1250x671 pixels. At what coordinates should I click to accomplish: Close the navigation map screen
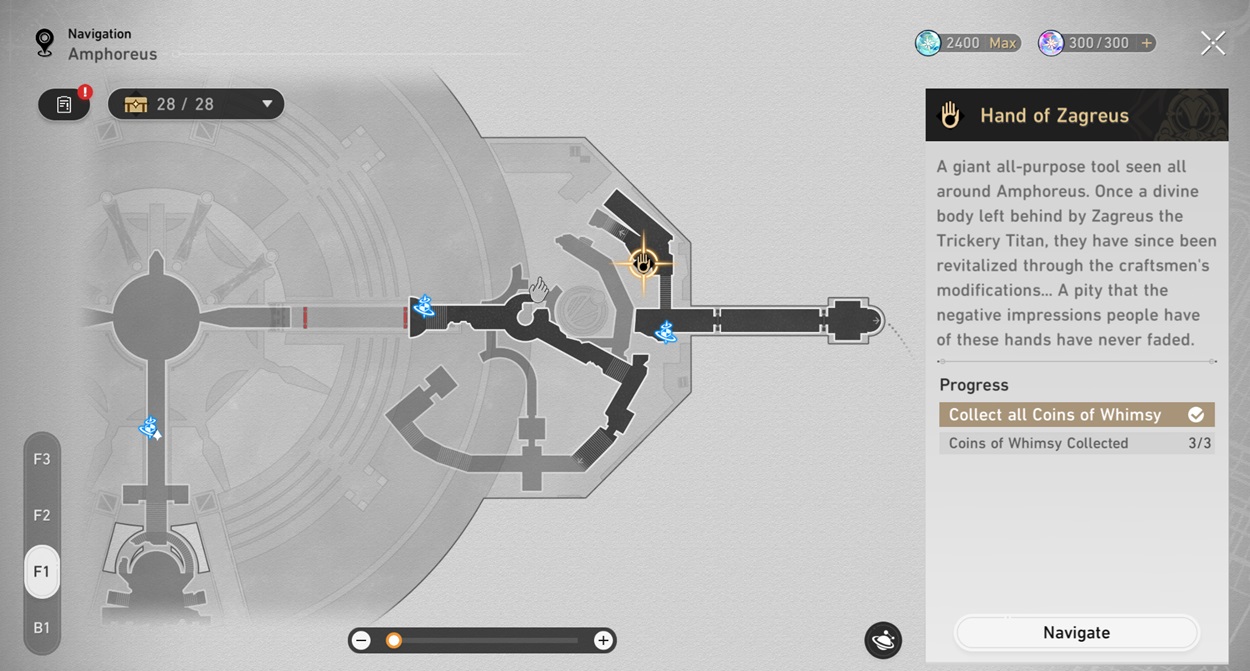1212,43
